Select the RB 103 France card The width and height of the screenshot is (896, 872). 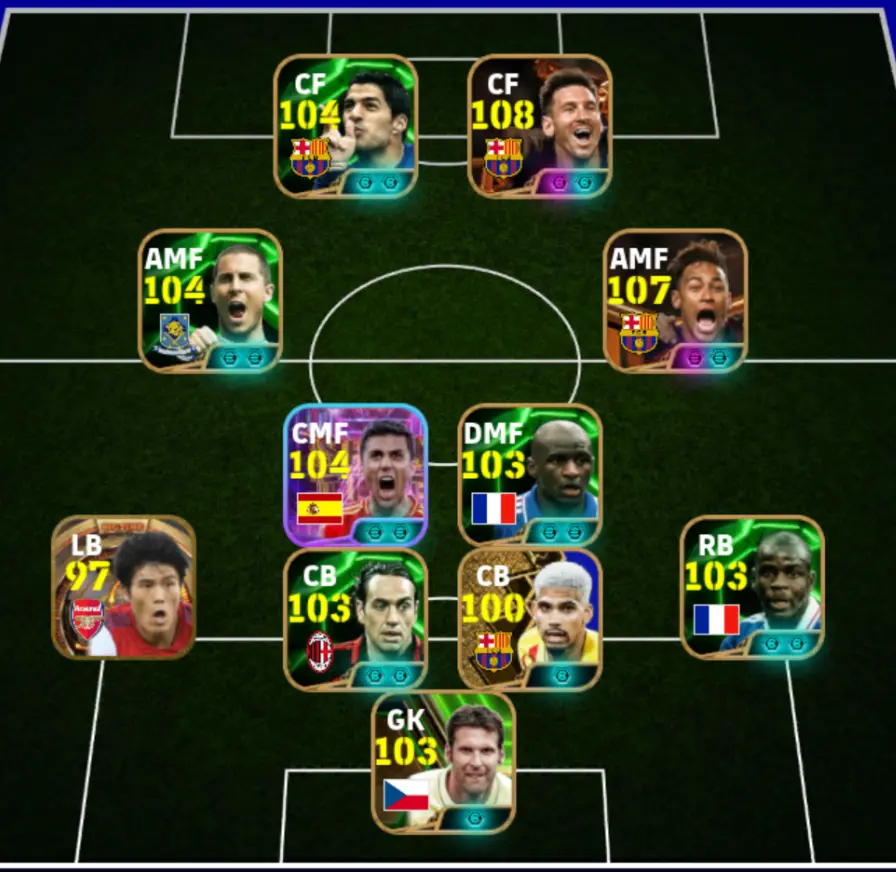[x=752, y=587]
